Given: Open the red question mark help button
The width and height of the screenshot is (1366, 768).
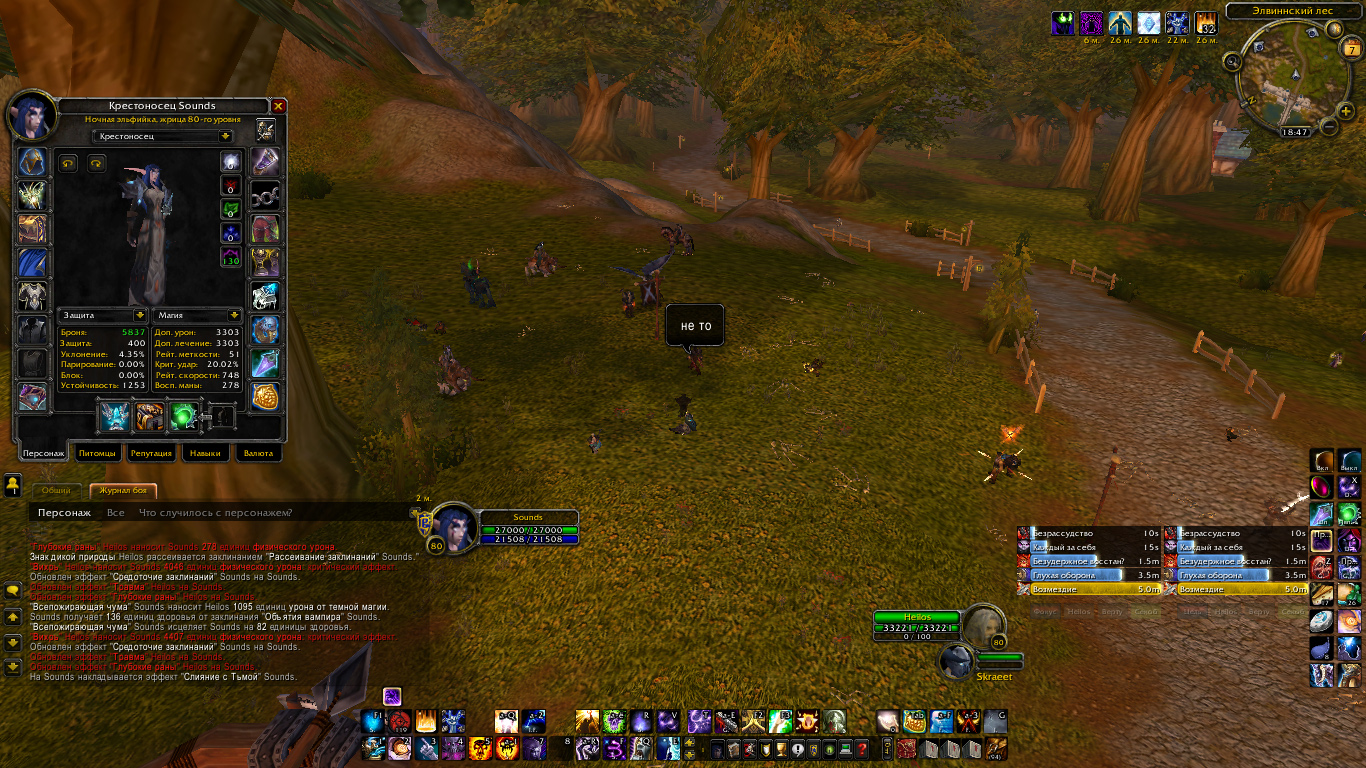Looking at the screenshot, I should pos(861,749).
